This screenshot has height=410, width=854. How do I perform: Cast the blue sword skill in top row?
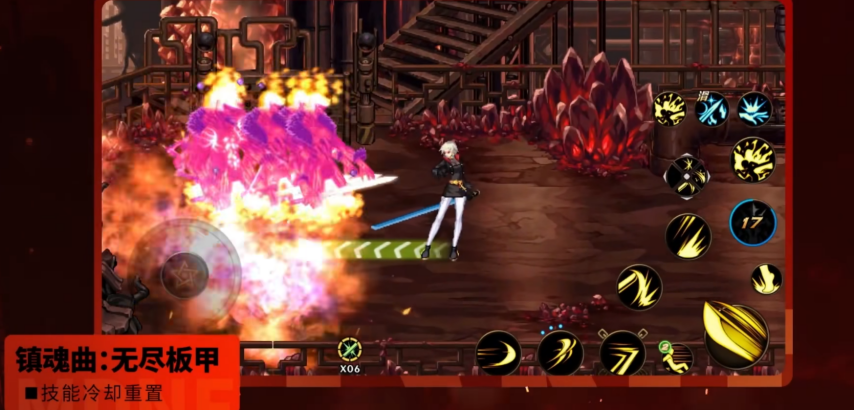coord(712,108)
